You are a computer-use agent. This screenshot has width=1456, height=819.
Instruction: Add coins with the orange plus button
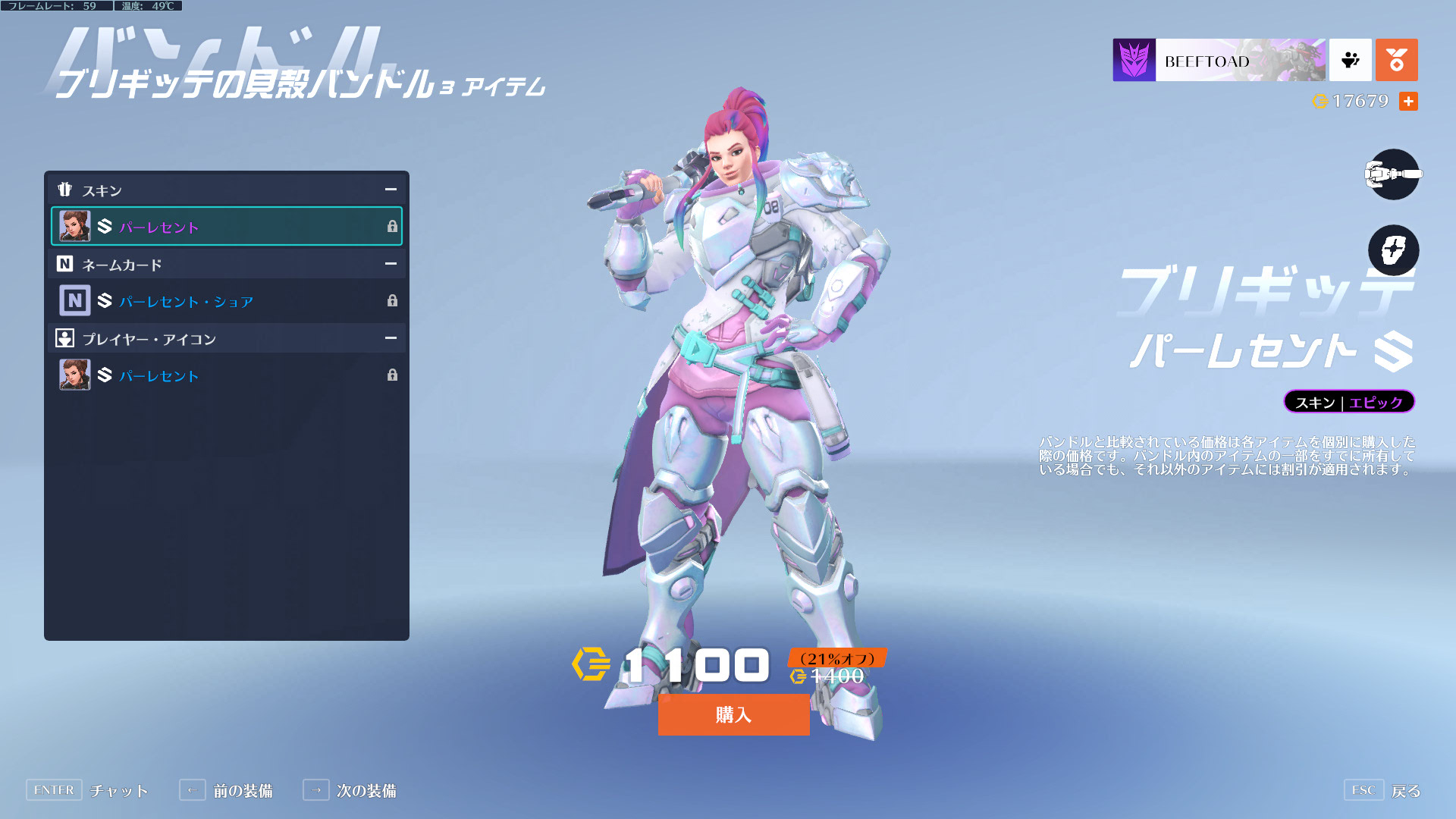[x=1408, y=101]
